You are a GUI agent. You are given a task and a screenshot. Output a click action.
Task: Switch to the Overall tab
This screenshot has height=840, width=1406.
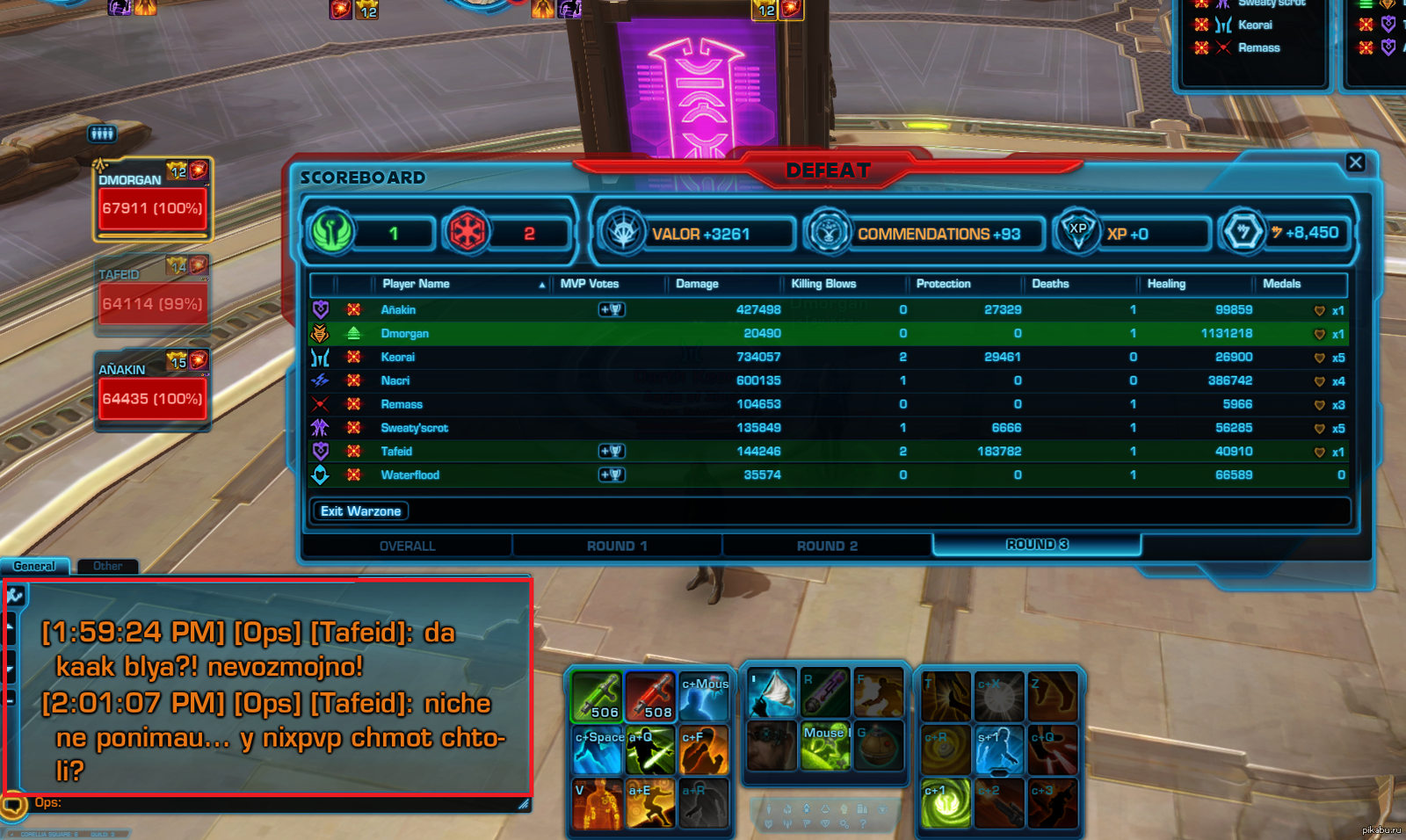[407, 546]
